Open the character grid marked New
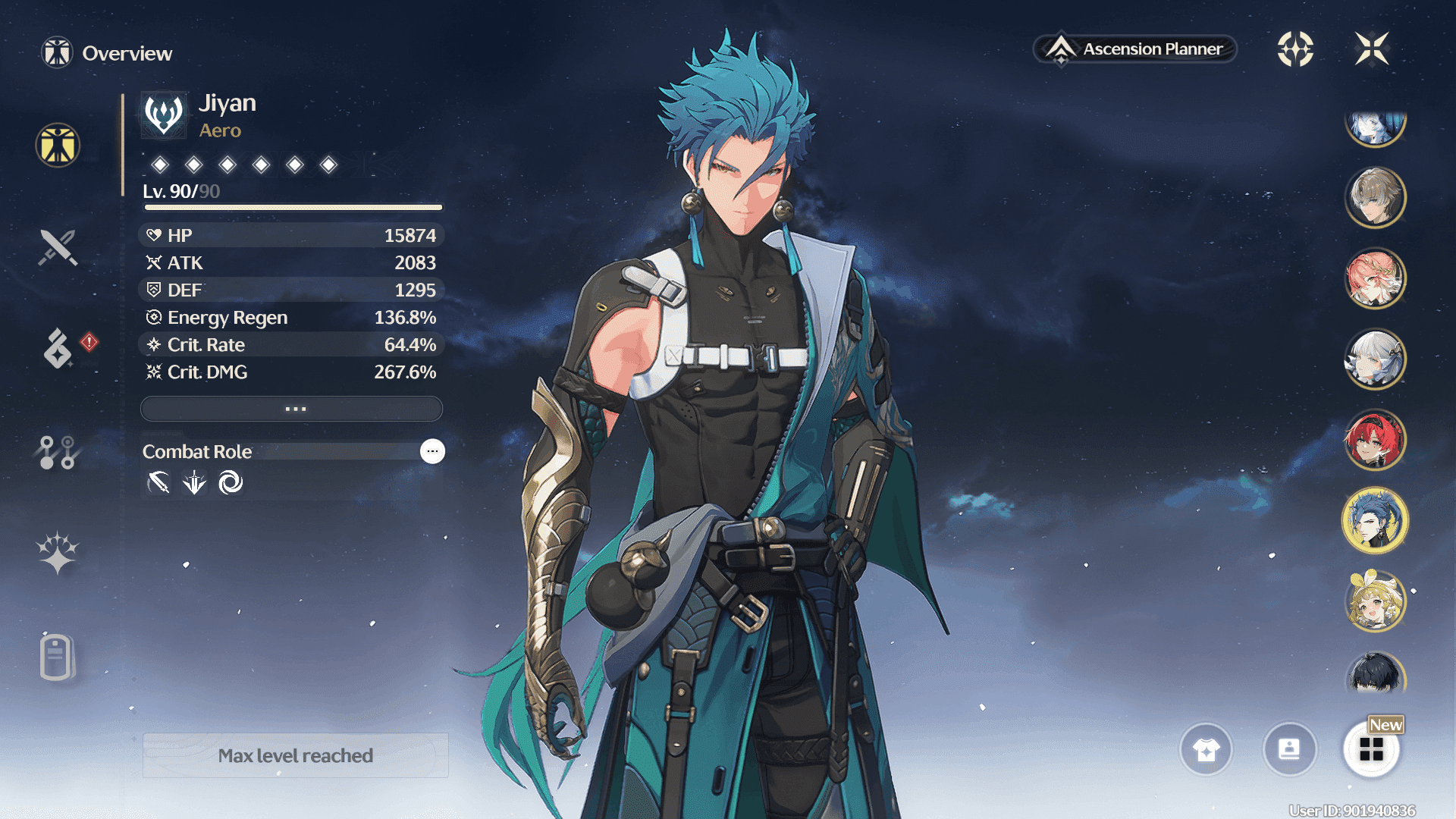The height and width of the screenshot is (819, 1456). 1371,749
